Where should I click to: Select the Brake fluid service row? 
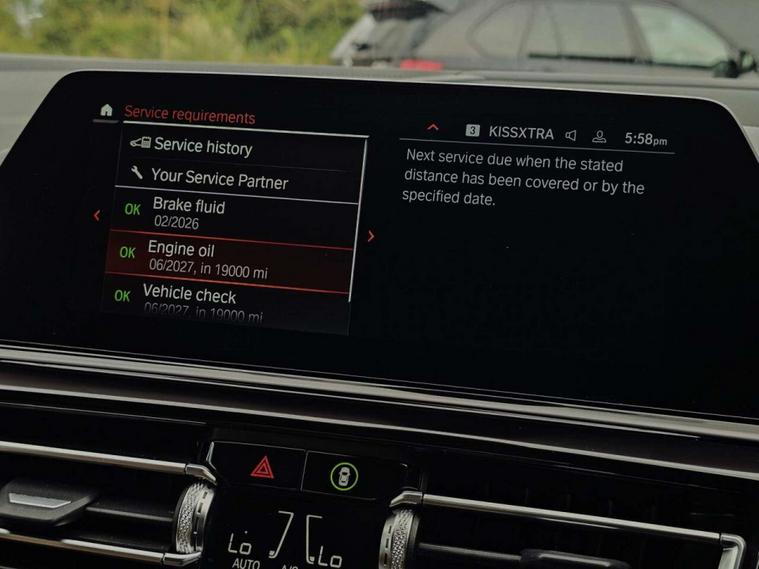point(230,214)
